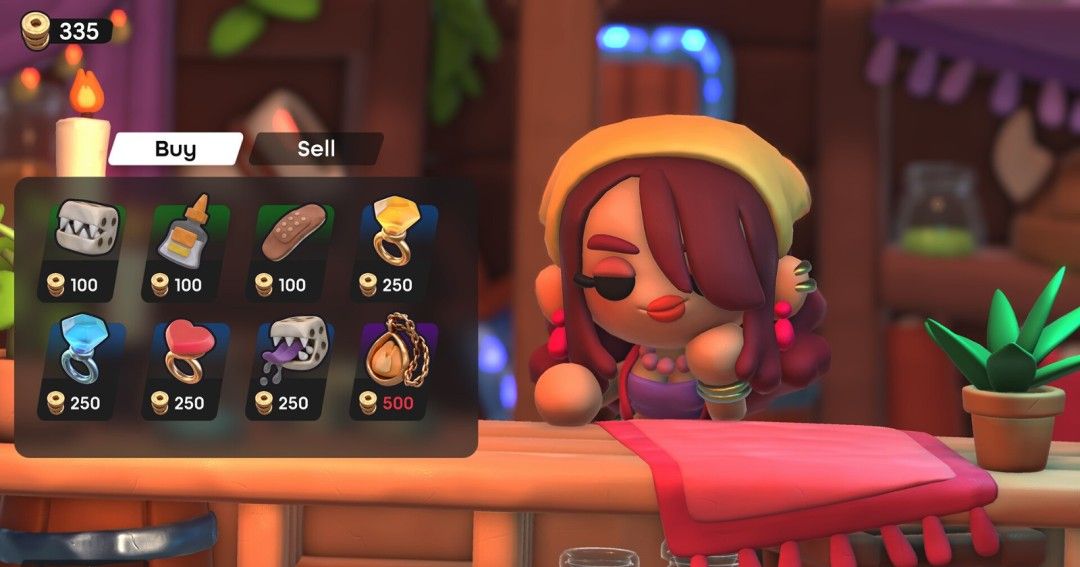Choose the yellow gem ring
1080x567 pixels.
(394, 250)
